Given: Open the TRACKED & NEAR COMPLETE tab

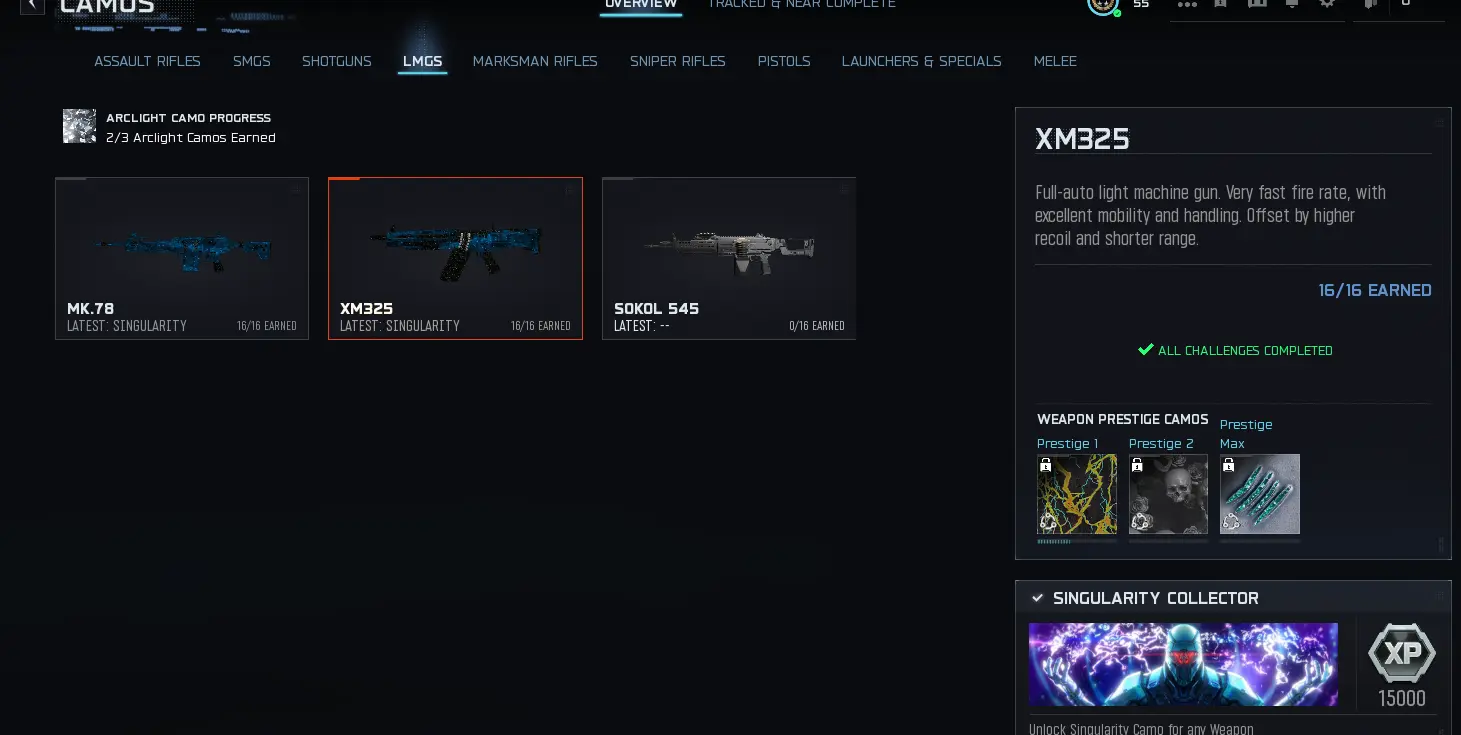Looking at the screenshot, I should (x=801, y=5).
